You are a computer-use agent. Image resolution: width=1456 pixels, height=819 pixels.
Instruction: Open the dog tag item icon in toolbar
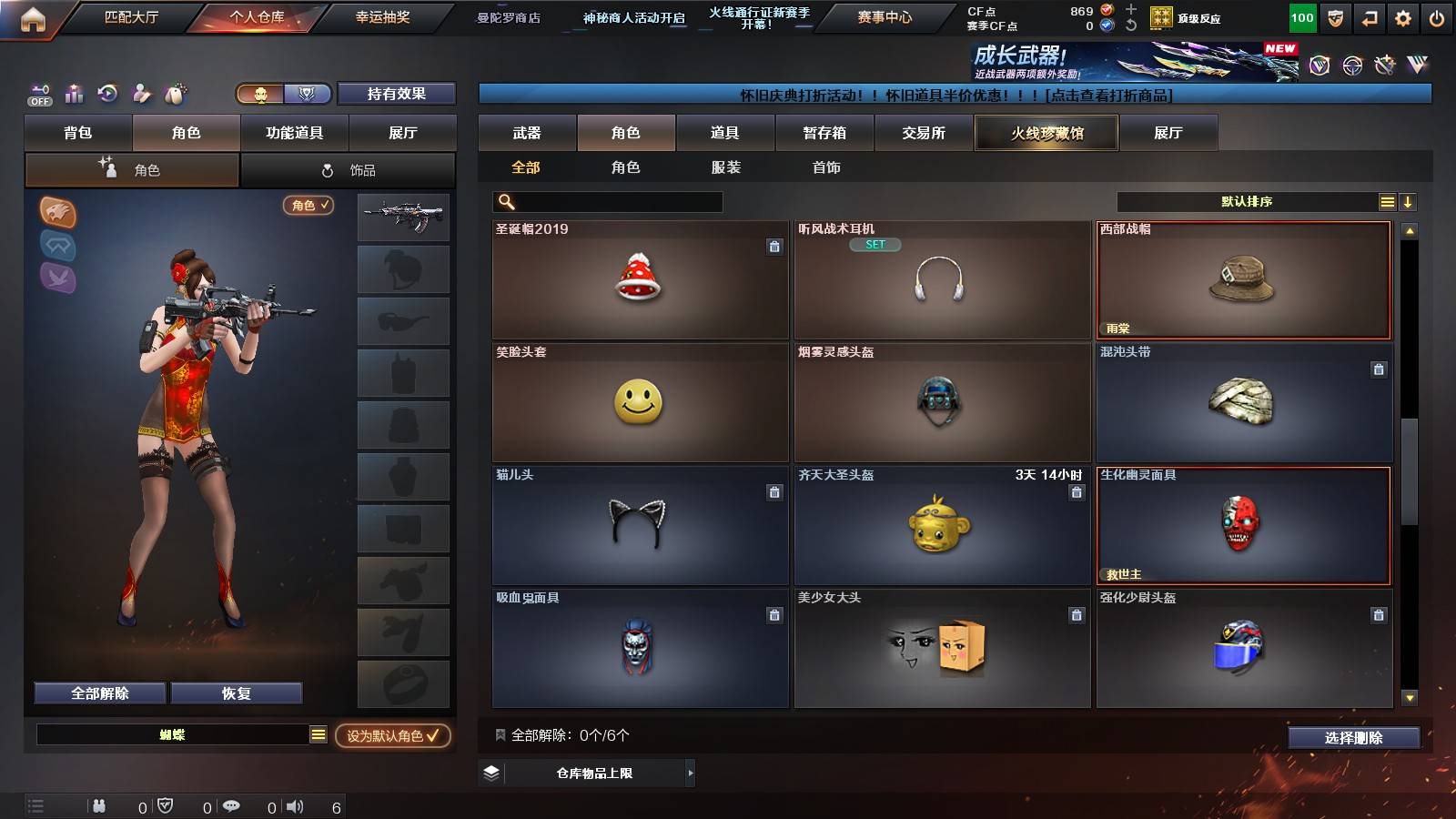tap(176, 94)
